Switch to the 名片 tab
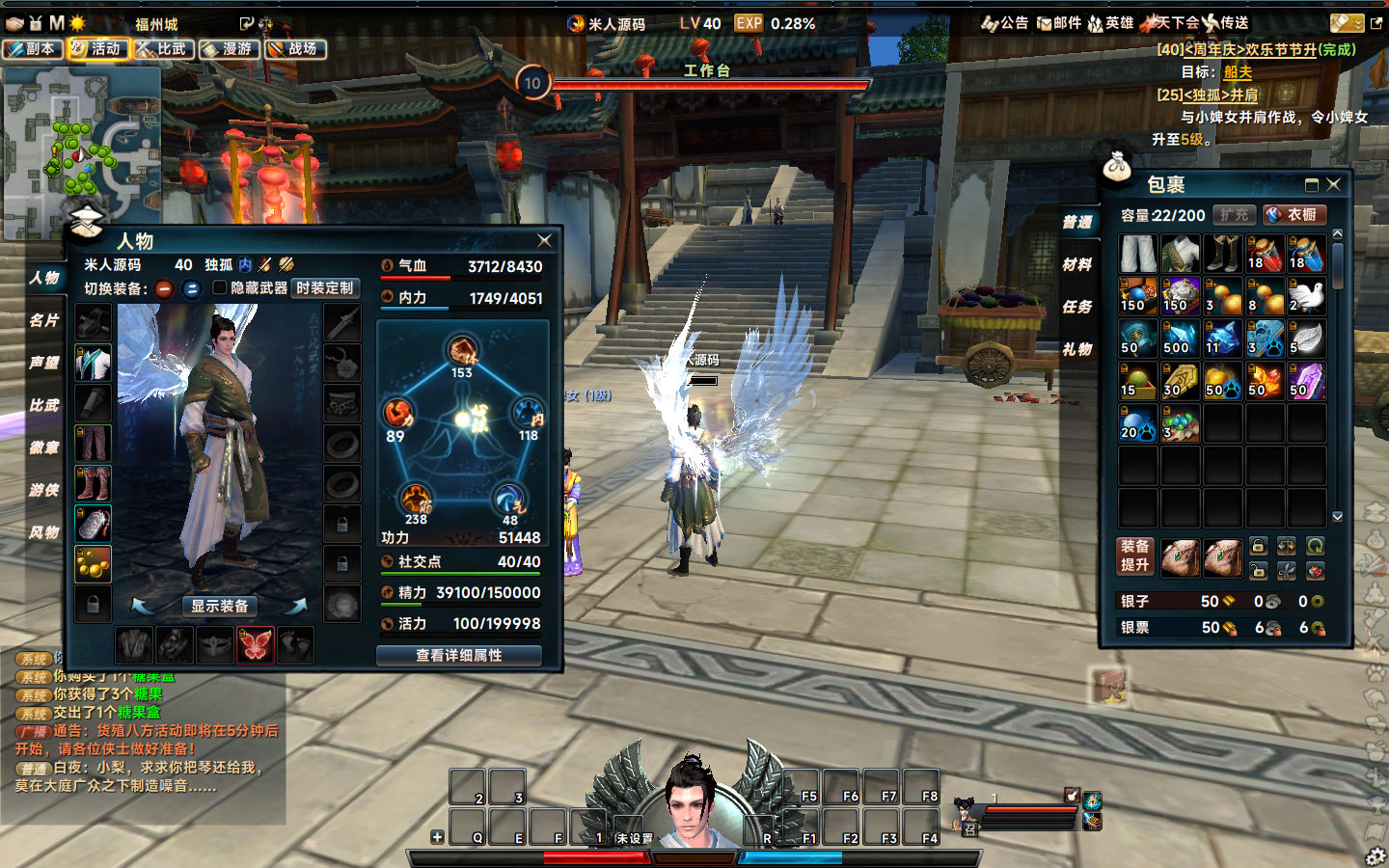This screenshot has height=868, width=1389. pyautogui.click(x=44, y=320)
